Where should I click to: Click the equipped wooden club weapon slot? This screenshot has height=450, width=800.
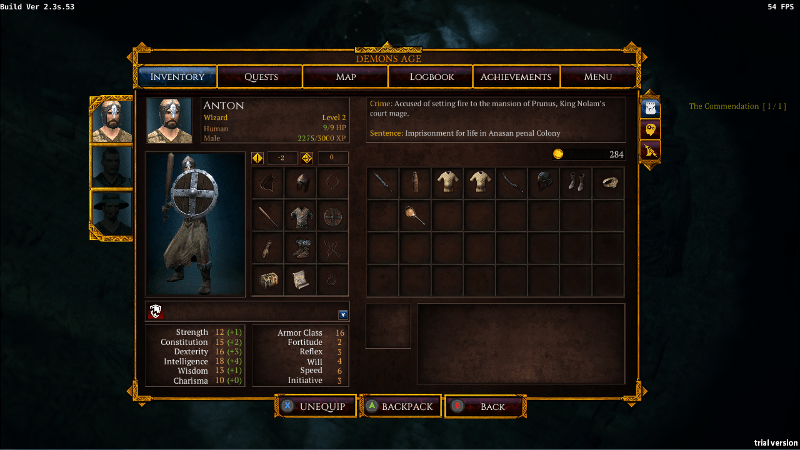pos(267,216)
